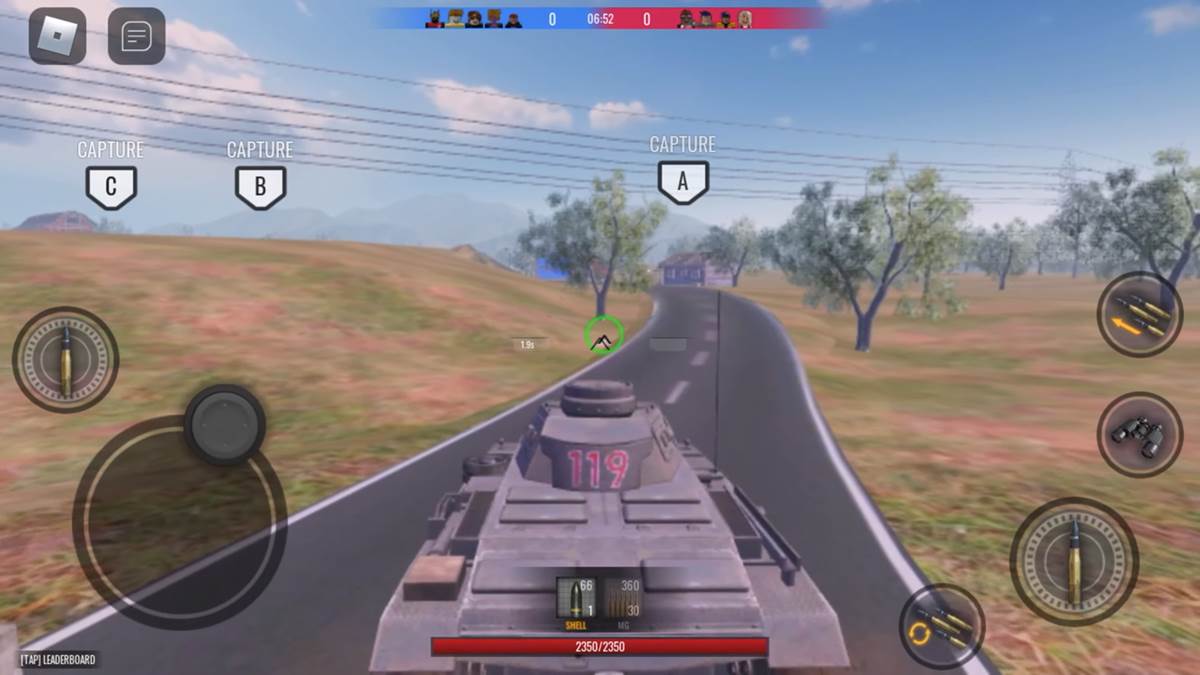The image size is (1200, 675).
Task: Tap the binoculars zoom button
Action: (x=1140, y=434)
